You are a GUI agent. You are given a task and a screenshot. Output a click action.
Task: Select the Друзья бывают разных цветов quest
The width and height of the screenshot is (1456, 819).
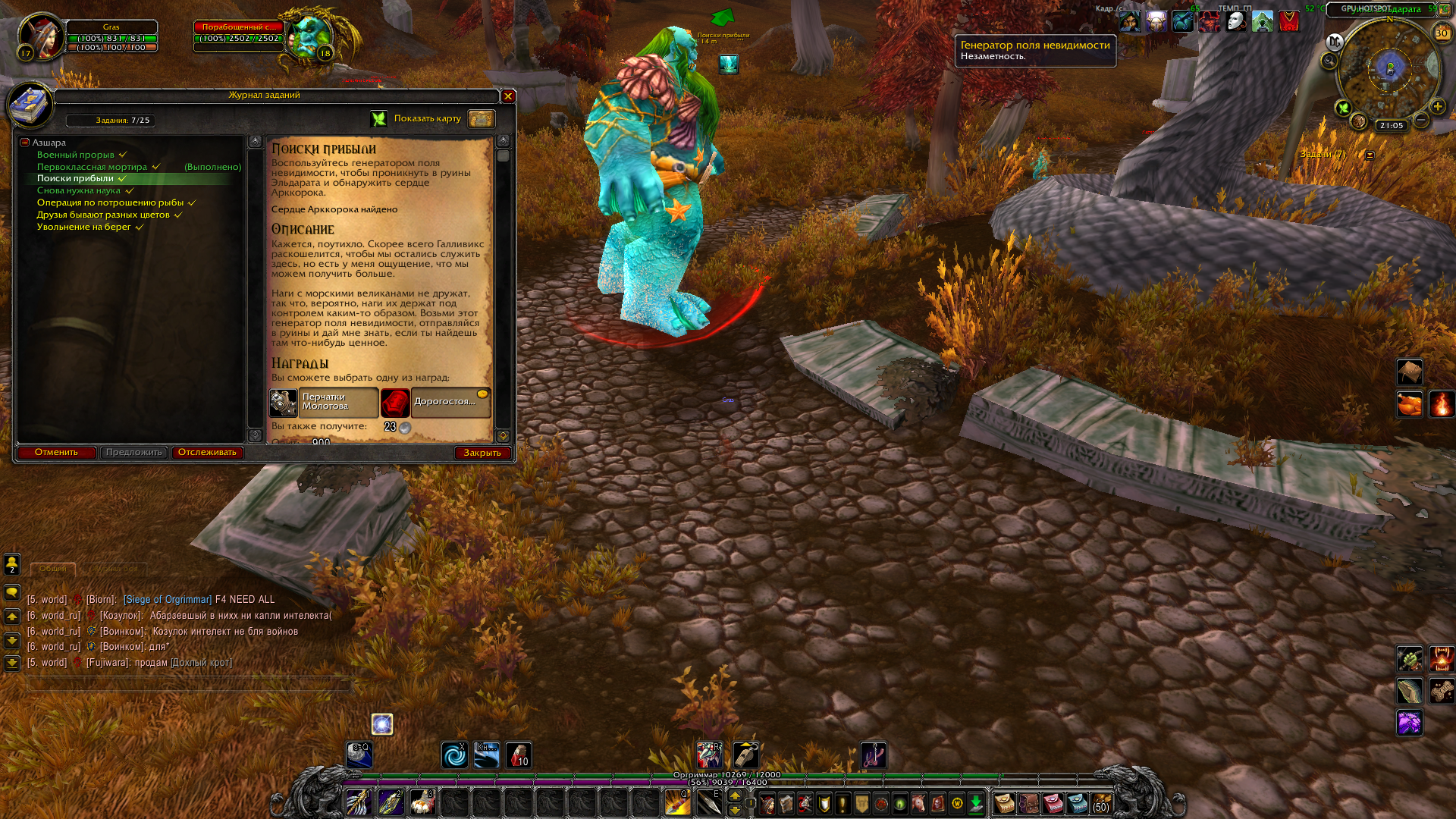pos(103,215)
